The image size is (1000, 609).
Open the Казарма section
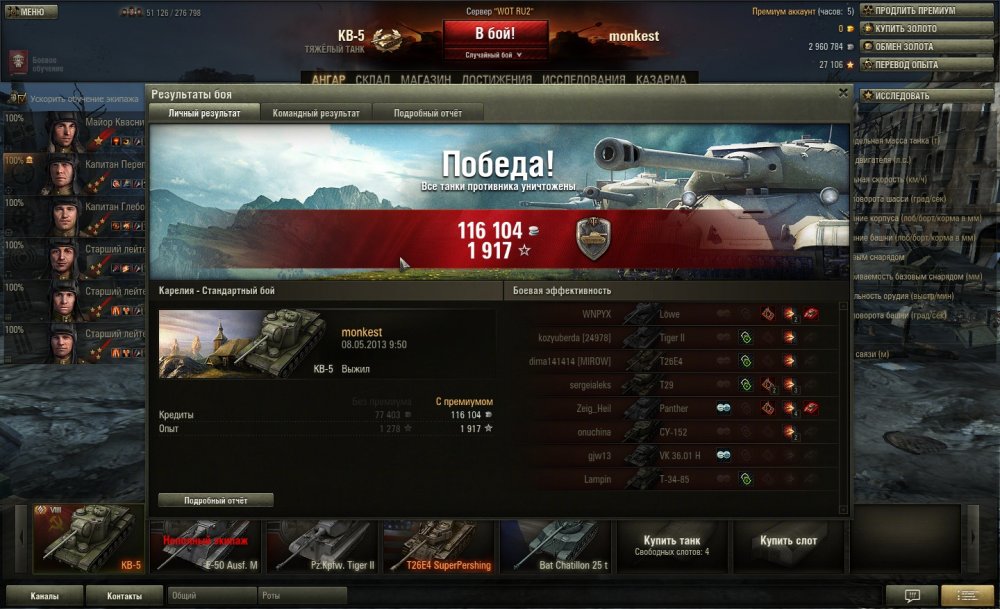click(661, 80)
